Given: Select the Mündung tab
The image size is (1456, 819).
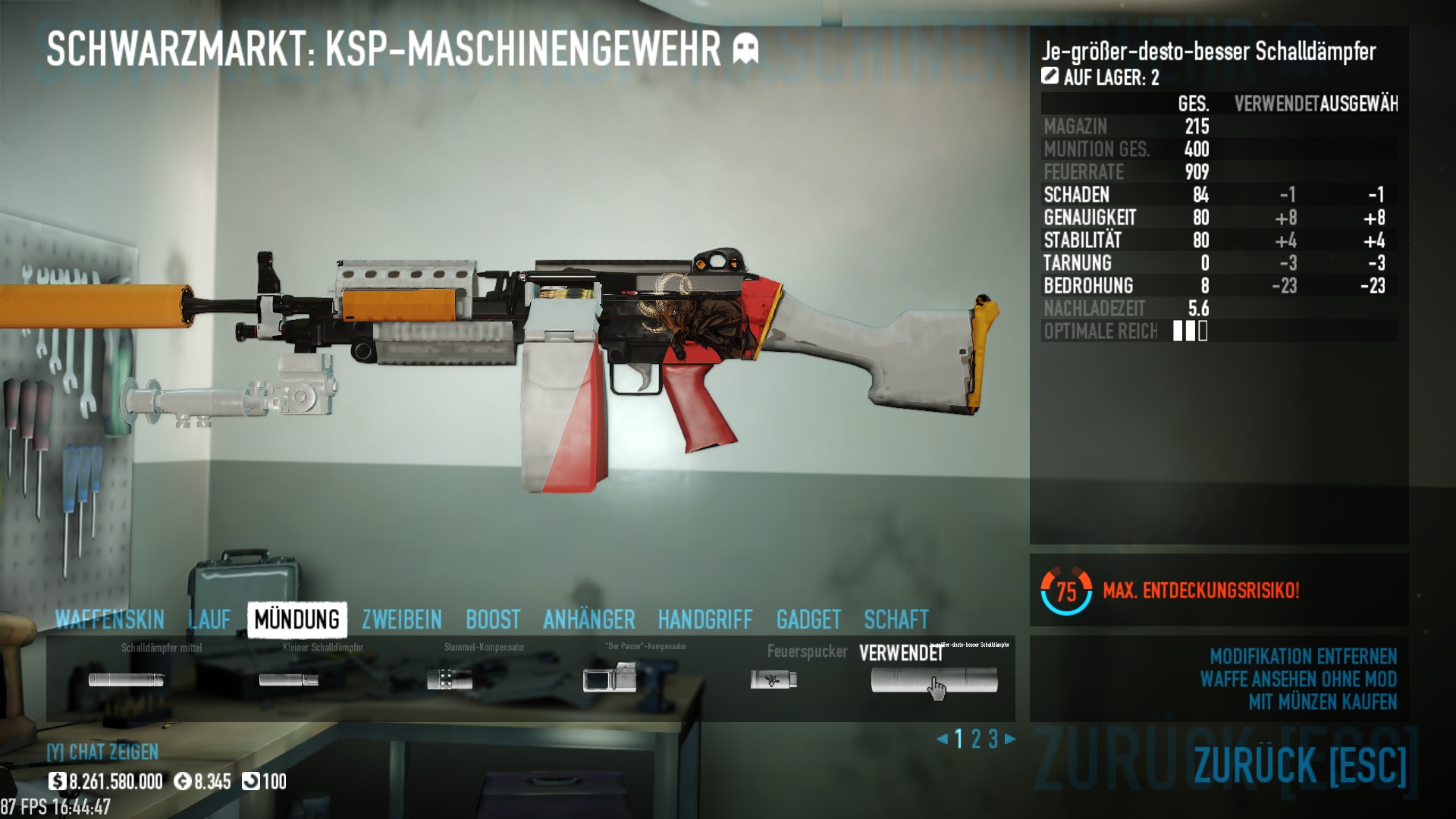Looking at the screenshot, I should click(x=297, y=620).
